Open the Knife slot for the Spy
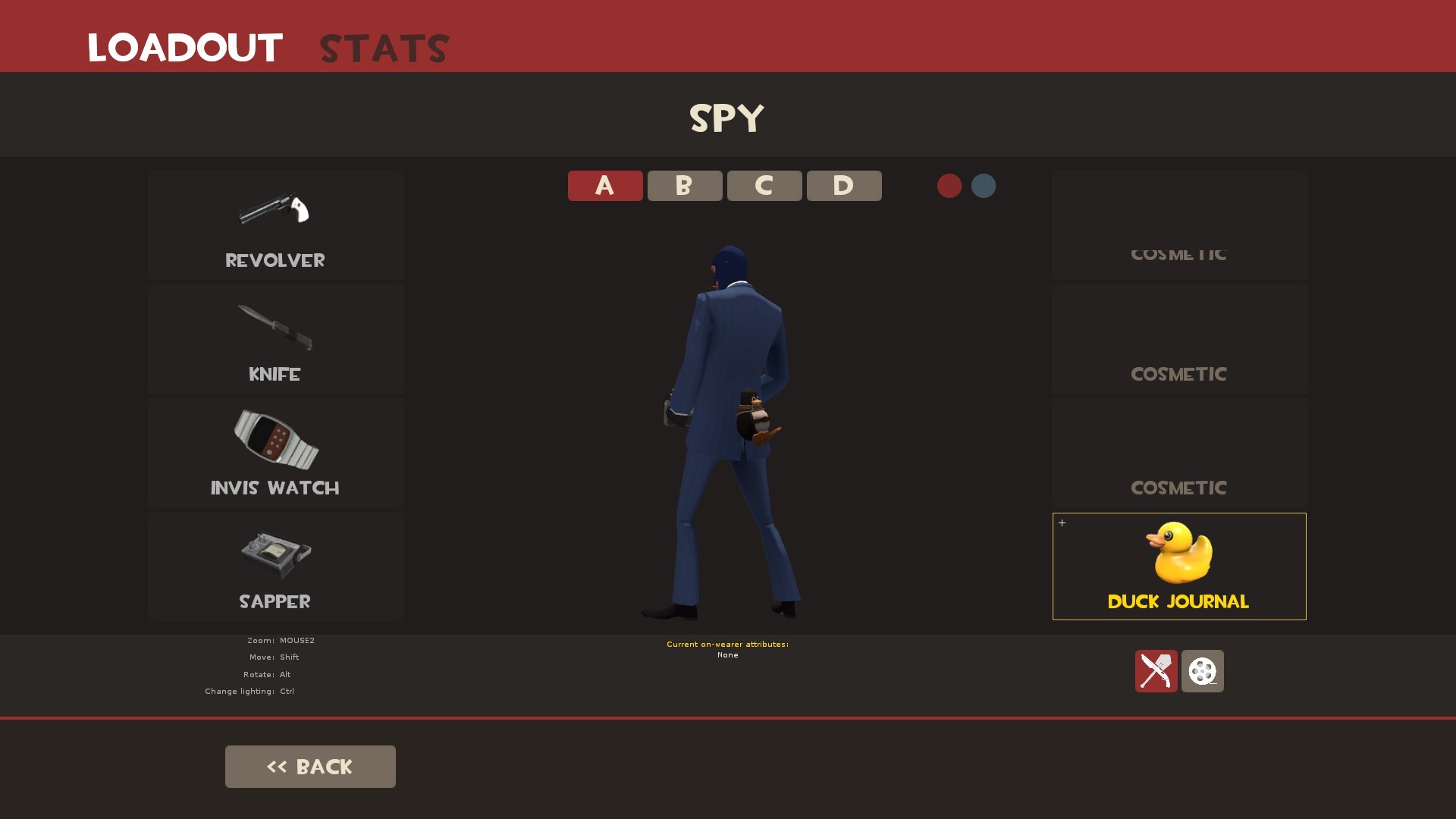 275,339
